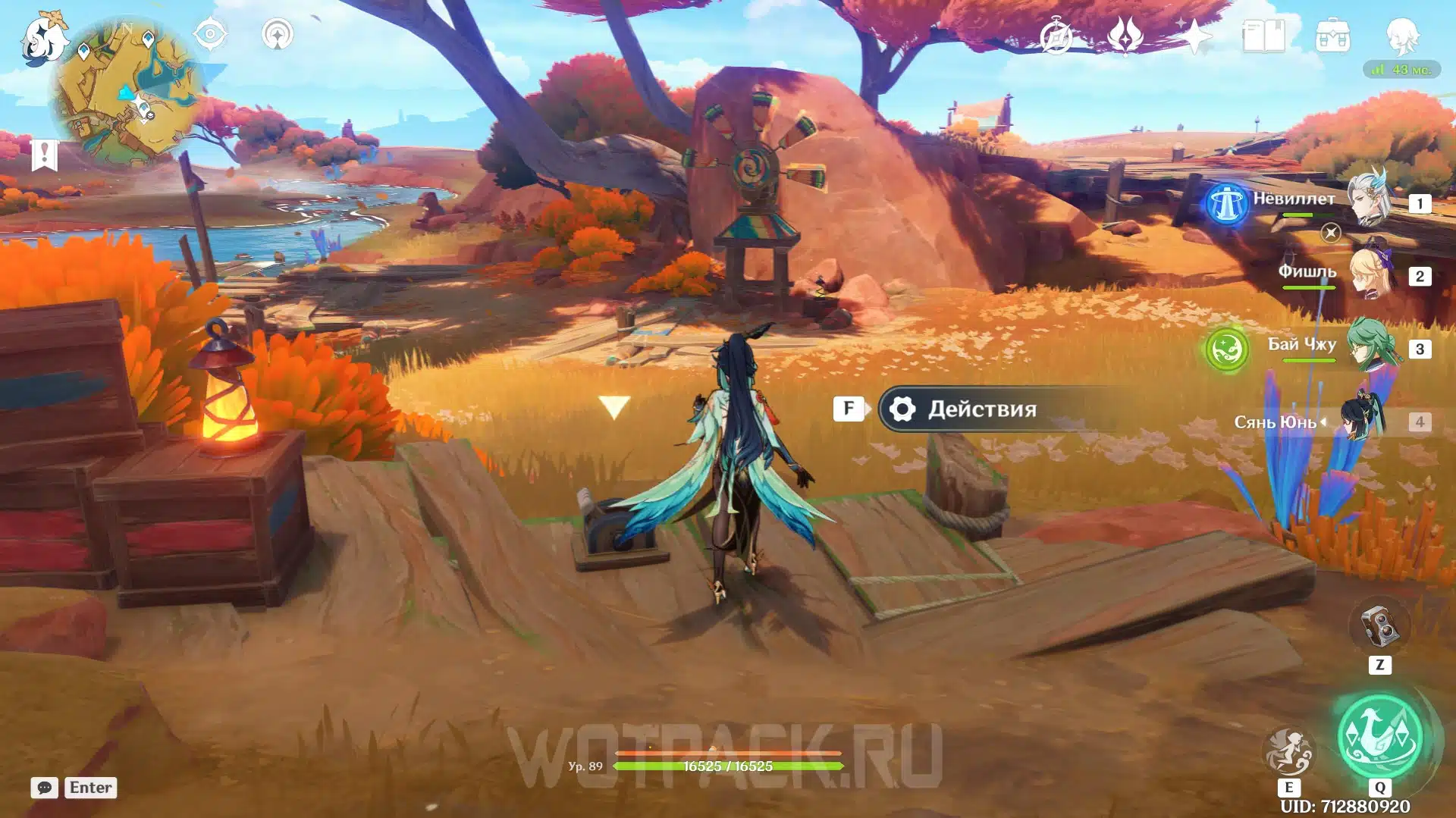Open the Wish star icon
The image size is (1456, 818).
coord(1194,36)
